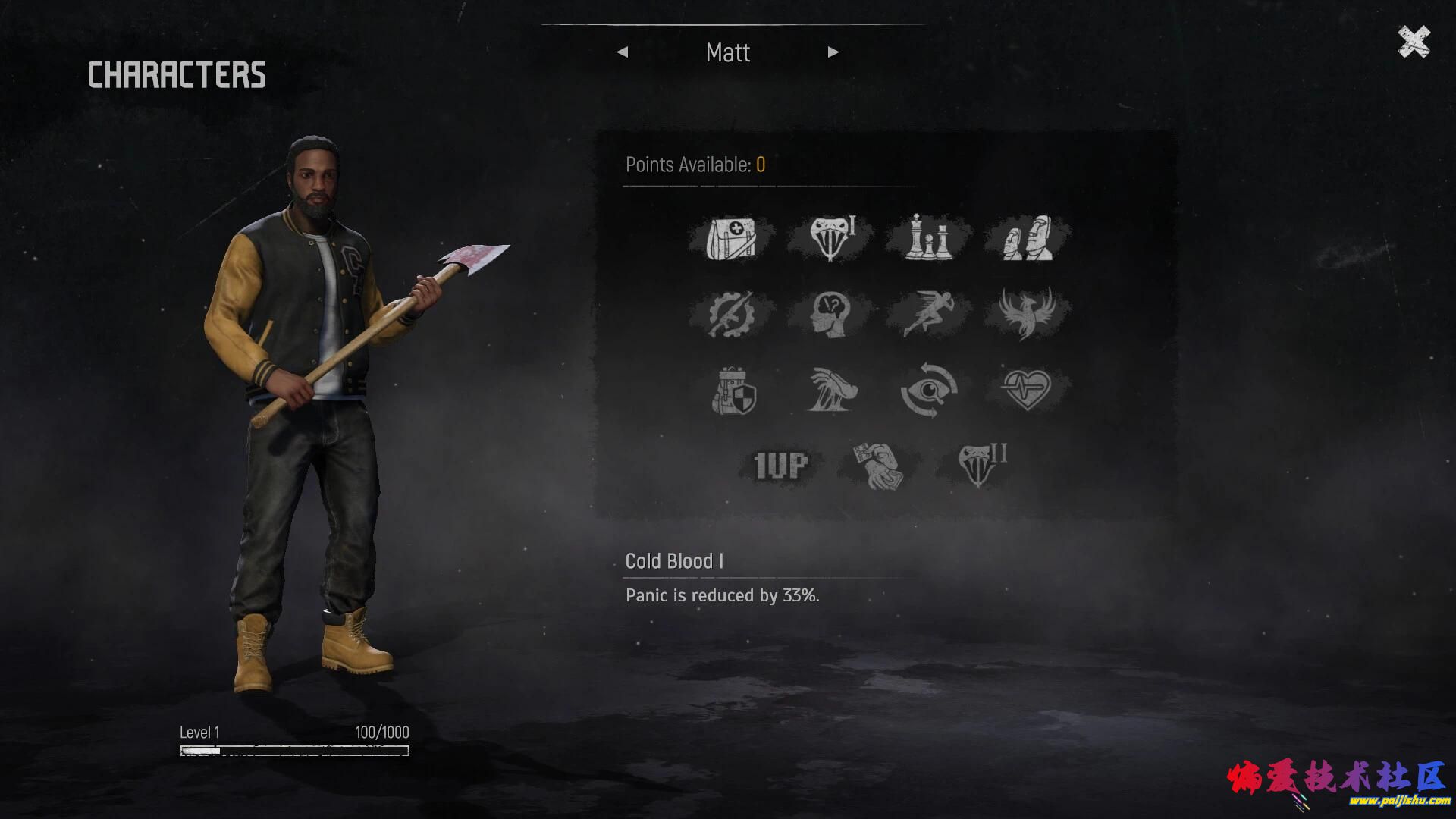This screenshot has width=1456, height=819.
Task: Choose the heartbeat heart perk
Action: point(1027,390)
